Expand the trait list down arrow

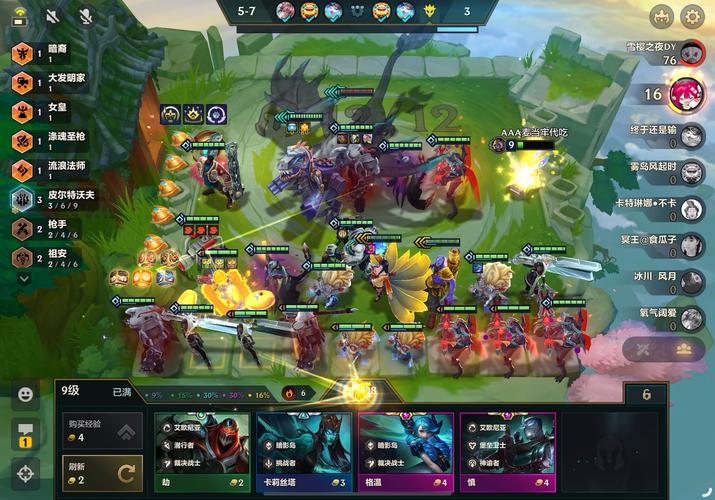pyautogui.click(x=24, y=279)
